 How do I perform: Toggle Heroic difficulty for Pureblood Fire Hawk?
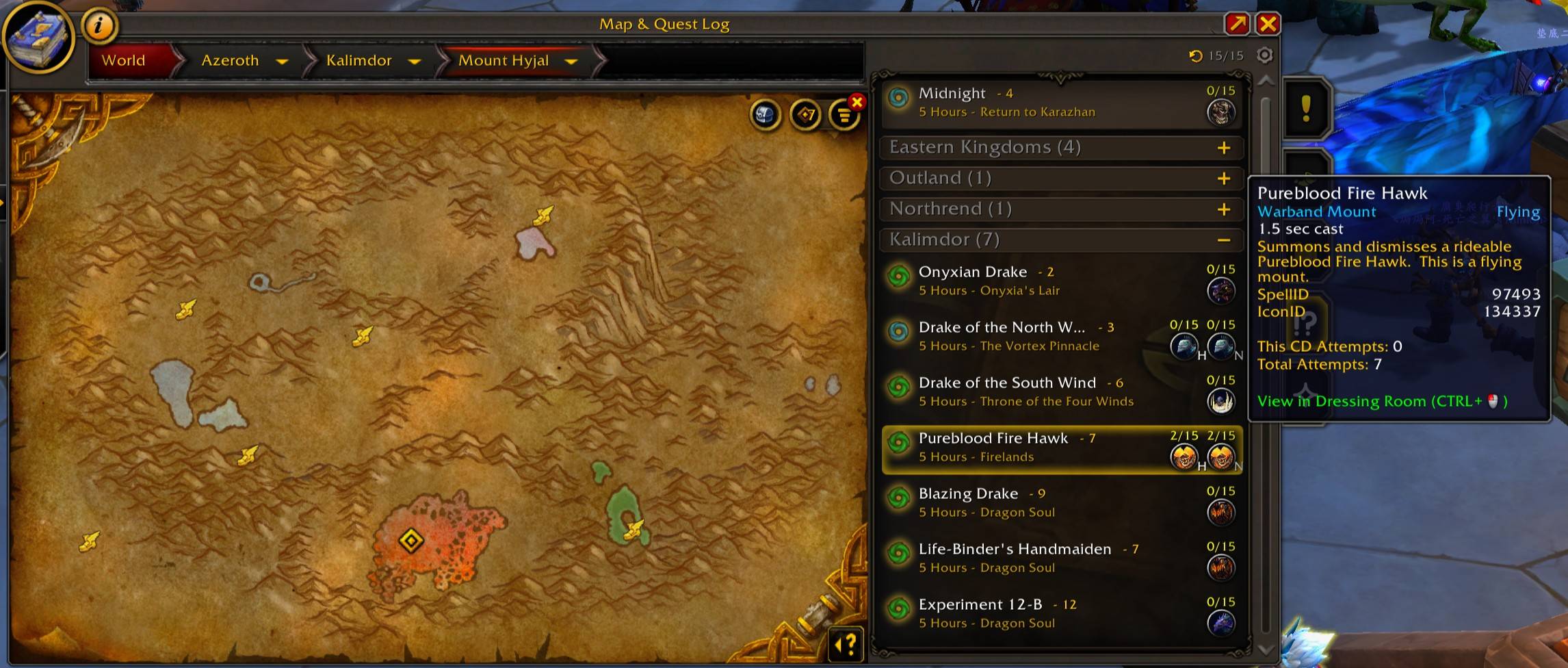(x=1183, y=456)
